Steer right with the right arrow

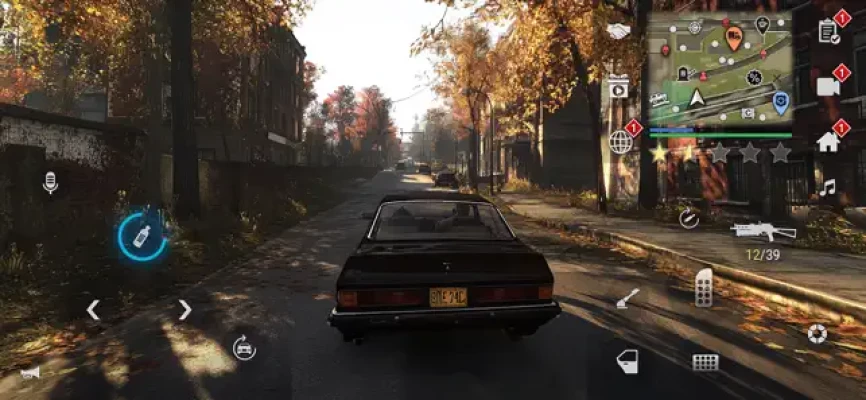(185, 310)
